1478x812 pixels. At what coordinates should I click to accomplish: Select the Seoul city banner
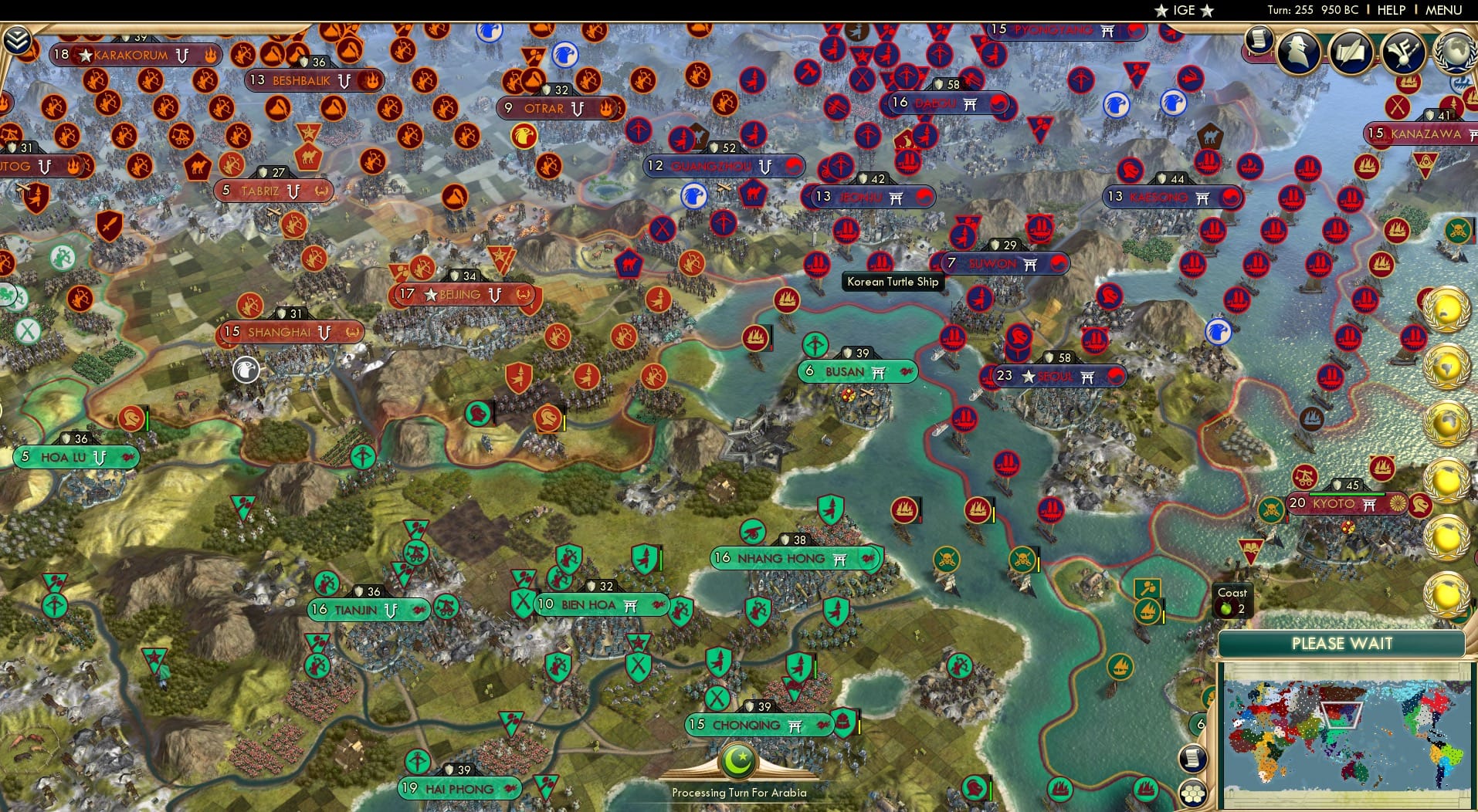pyautogui.click(x=1054, y=376)
